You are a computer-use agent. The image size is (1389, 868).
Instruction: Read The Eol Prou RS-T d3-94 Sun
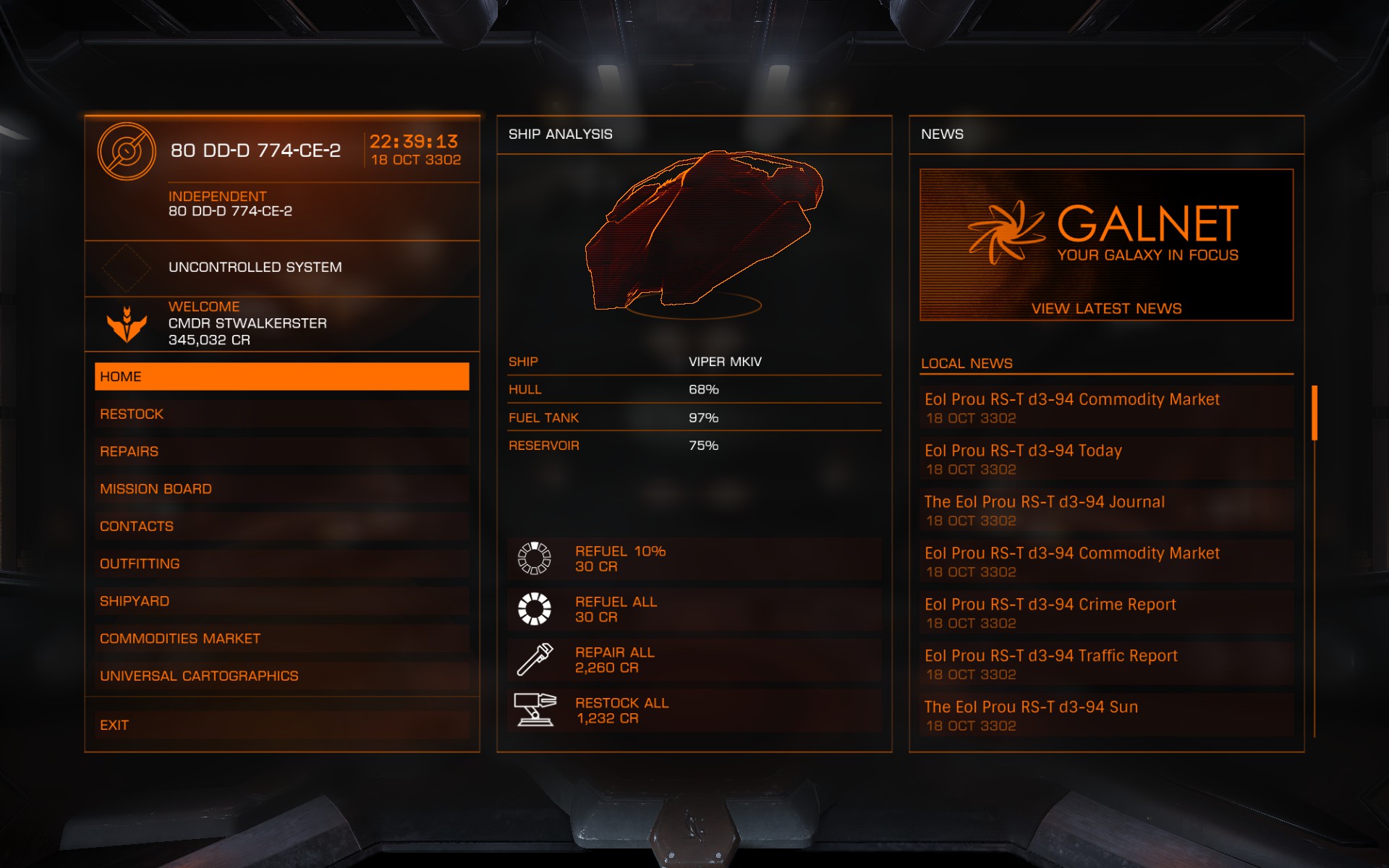(1105, 715)
